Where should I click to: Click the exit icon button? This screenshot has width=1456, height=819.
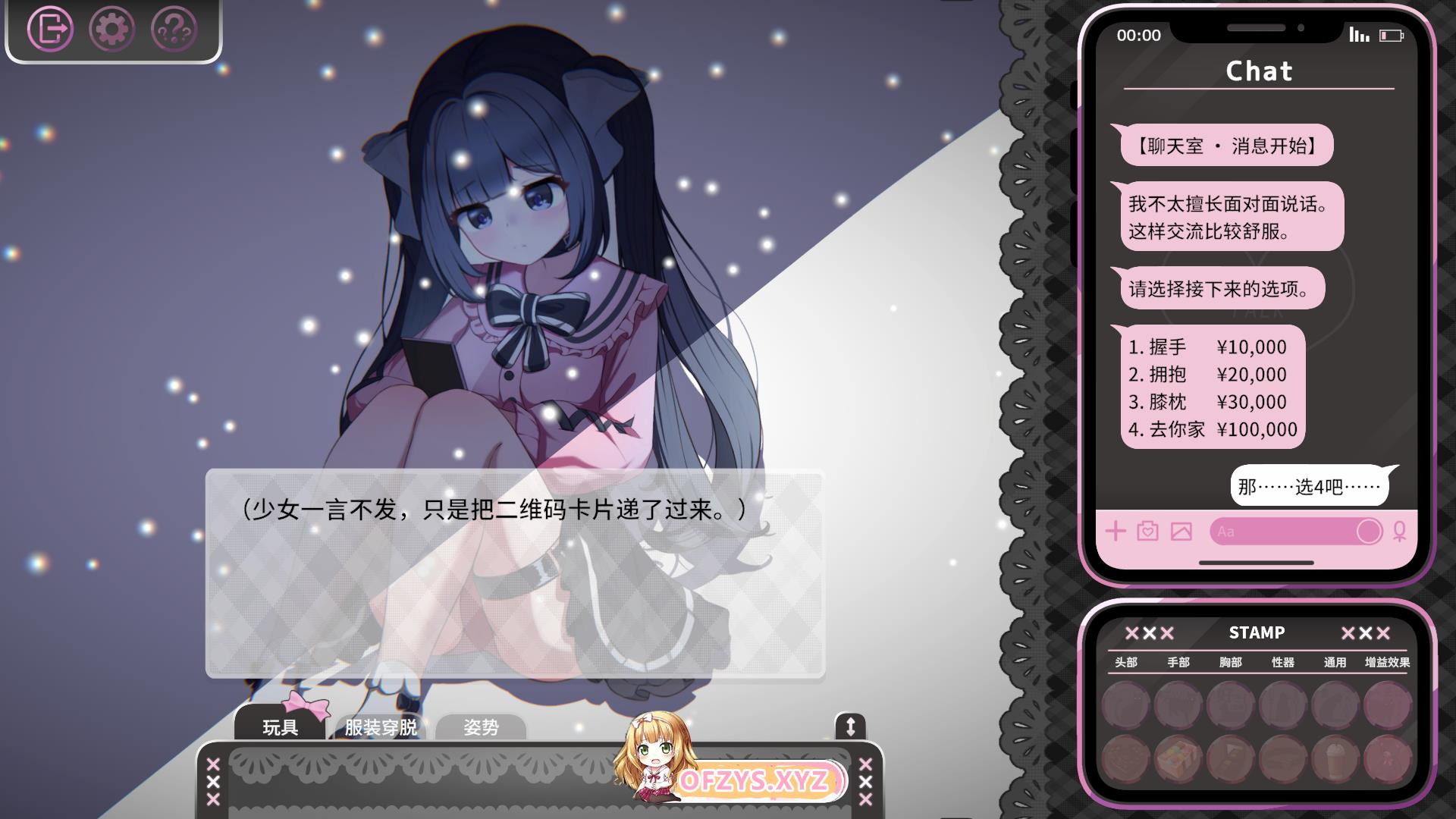tap(50, 30)
